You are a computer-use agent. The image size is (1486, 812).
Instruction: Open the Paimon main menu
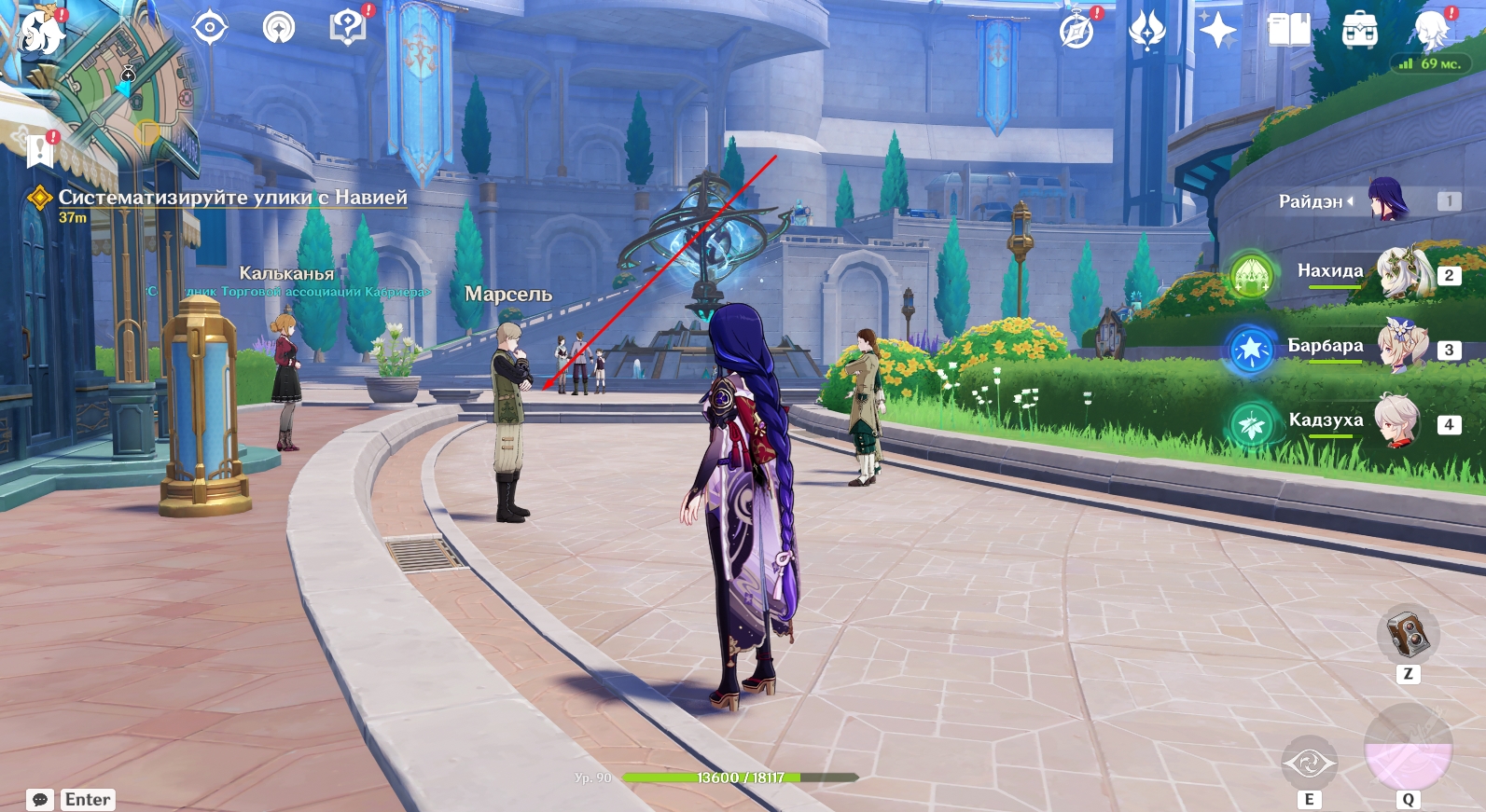(x=39, y=30)
